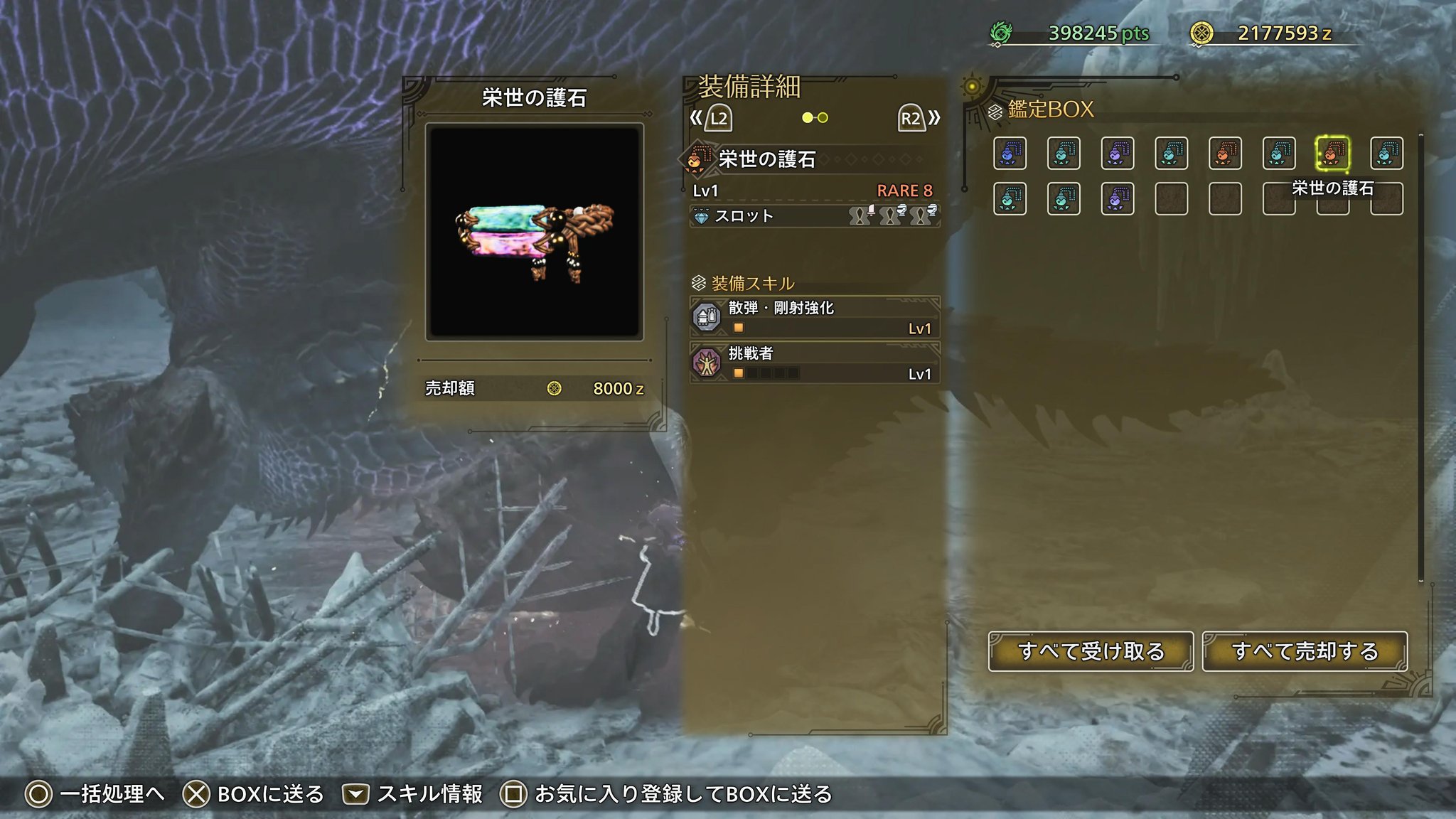The width and height of the screenshot is (1456, 819).
Task: Open the 散弾・剛射強化 skill row
Action: 815,317
